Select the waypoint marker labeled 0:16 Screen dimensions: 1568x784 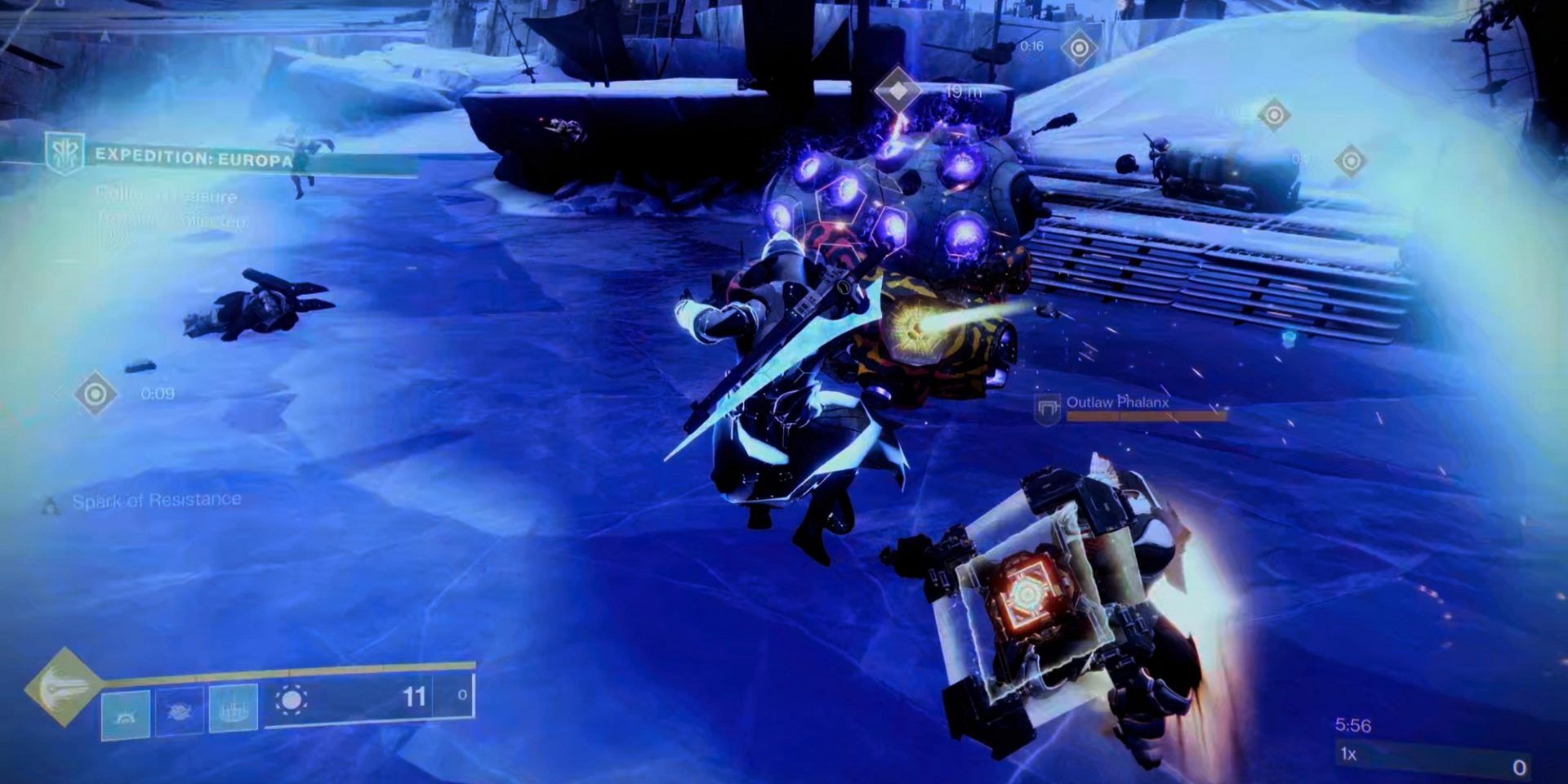(x=1079, y=48)
